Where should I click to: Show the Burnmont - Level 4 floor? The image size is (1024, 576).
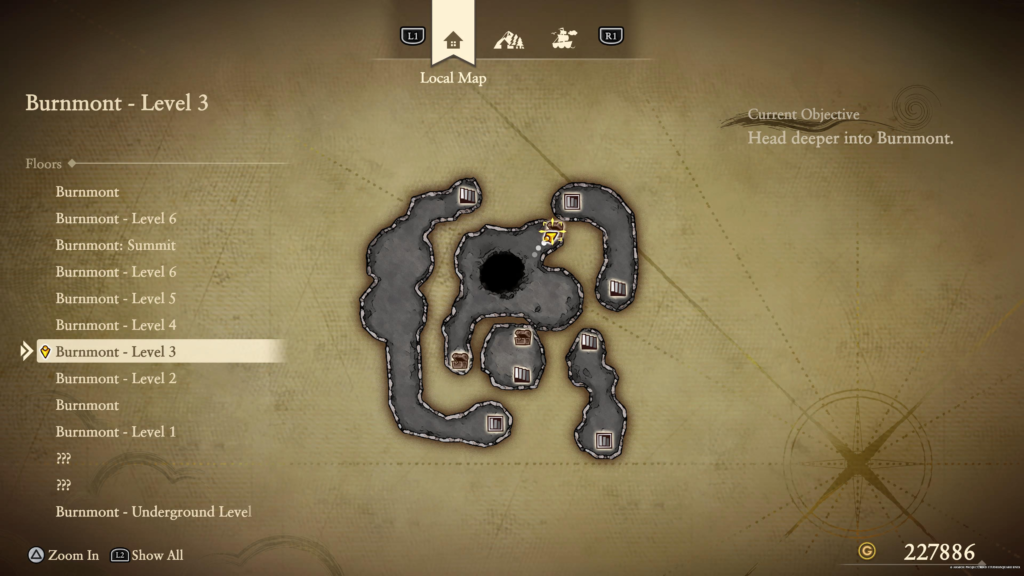point(115,325)
